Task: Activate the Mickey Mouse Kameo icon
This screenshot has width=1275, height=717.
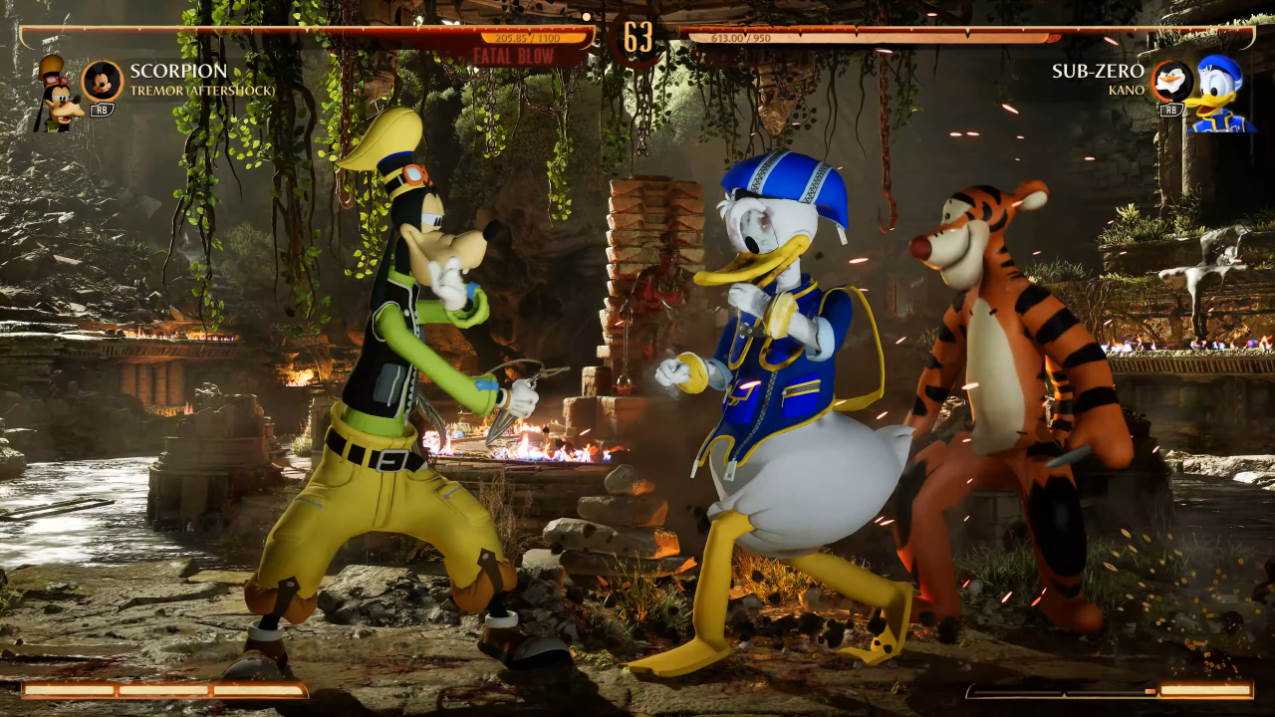Action: (x=101, y=80)
